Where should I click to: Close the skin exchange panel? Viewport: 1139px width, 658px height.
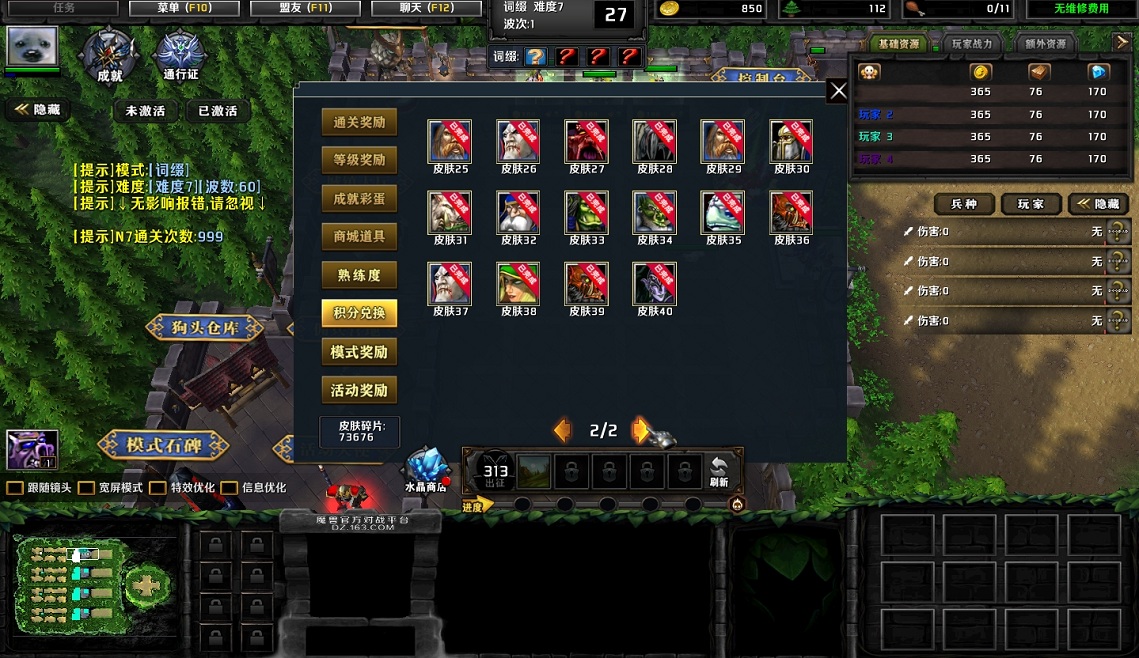coord(838,91)
